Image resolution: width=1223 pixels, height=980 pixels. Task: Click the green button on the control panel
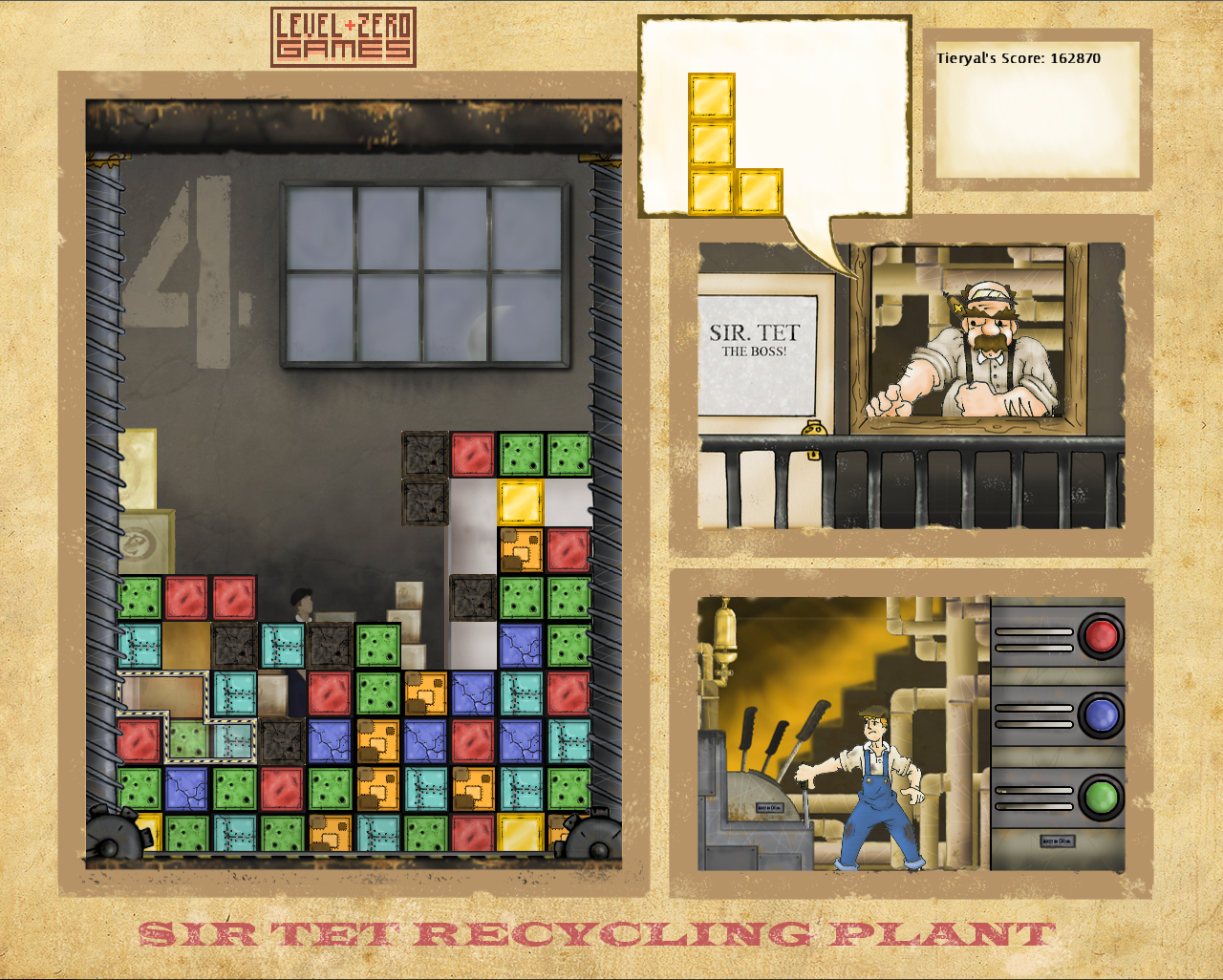coord(1101,797)
